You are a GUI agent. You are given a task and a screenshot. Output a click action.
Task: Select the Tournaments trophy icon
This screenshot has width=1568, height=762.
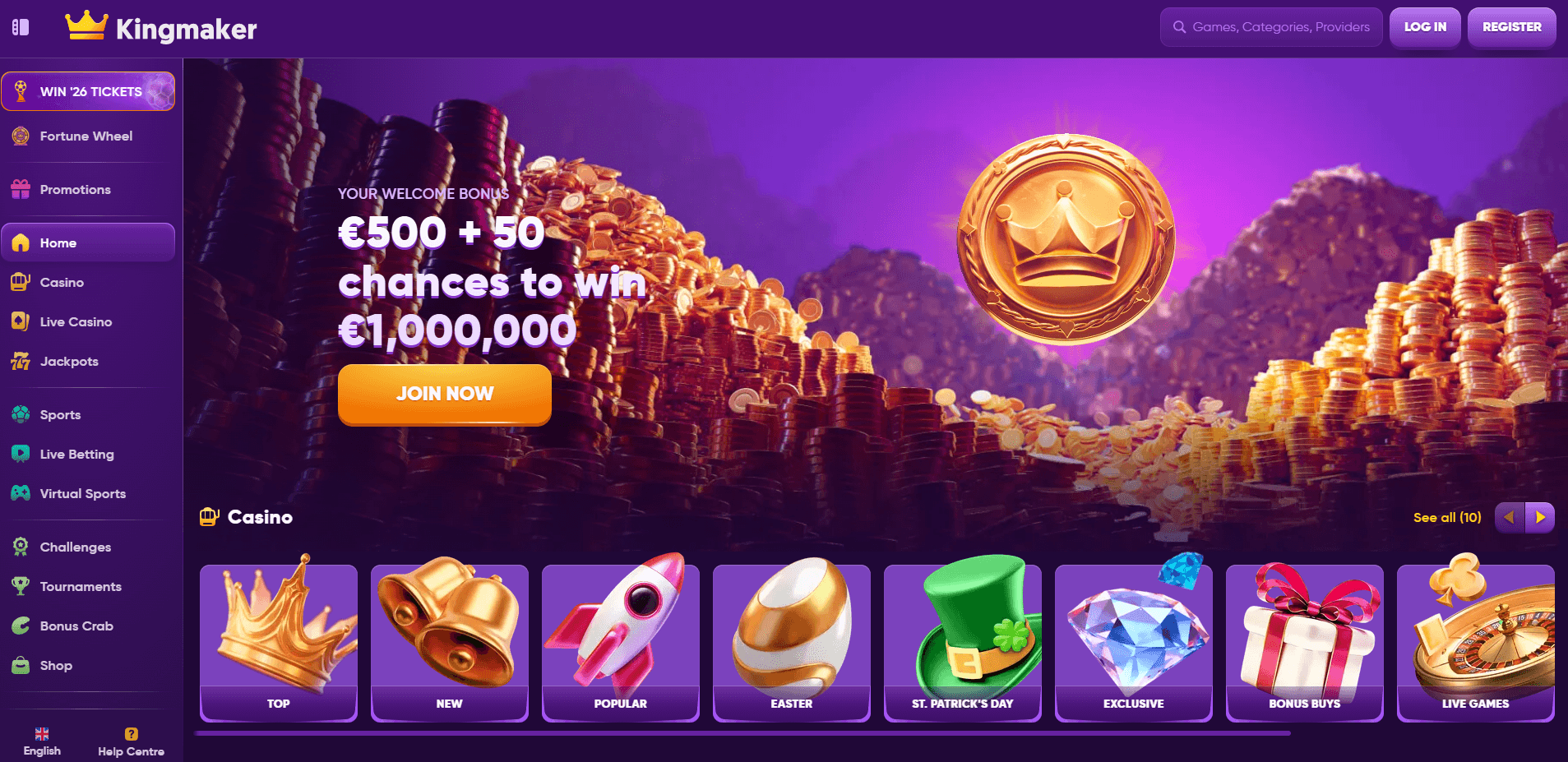click(x=20, y=586)
